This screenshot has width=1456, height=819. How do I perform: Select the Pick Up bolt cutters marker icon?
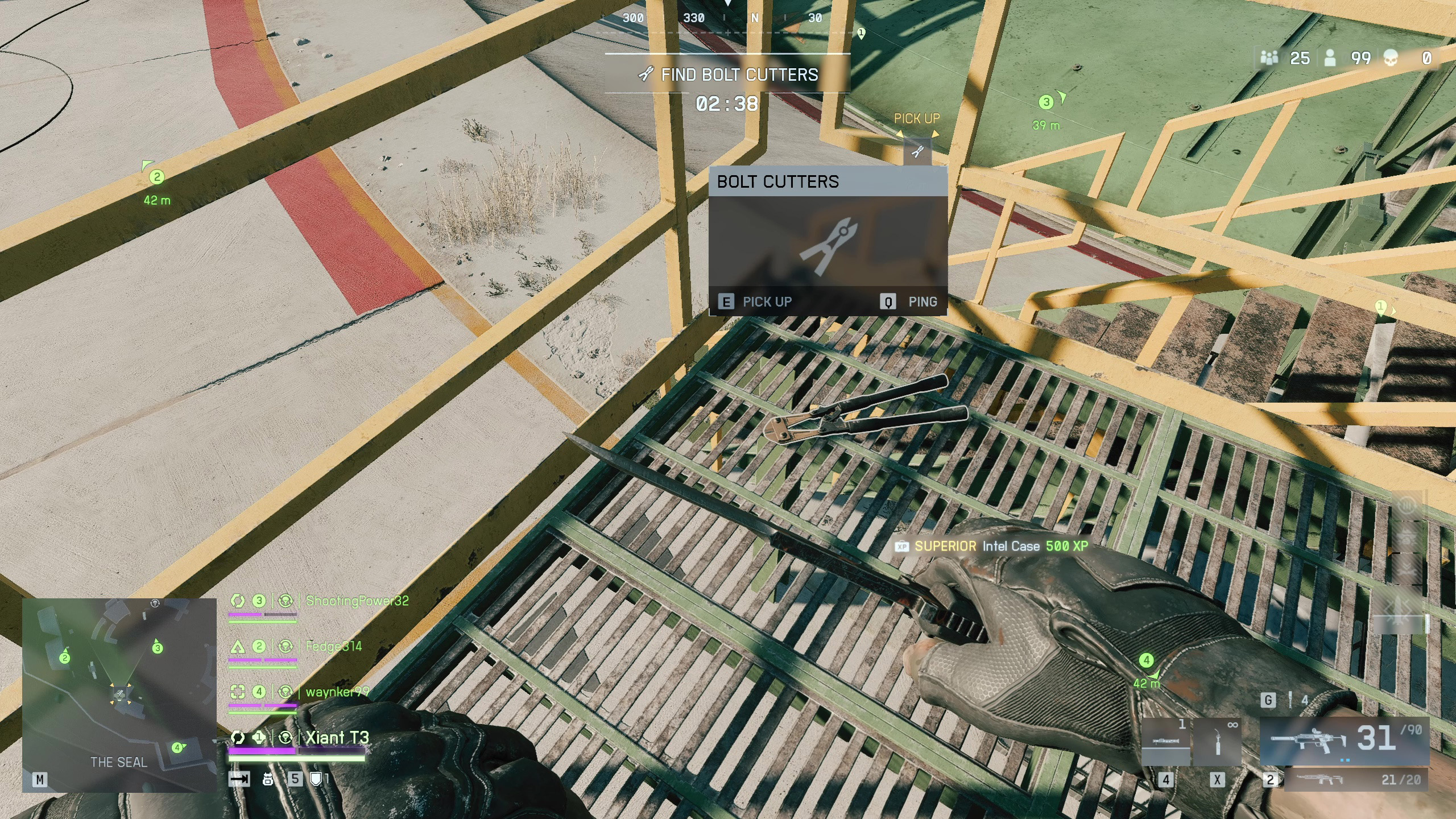tap(917, 151)
